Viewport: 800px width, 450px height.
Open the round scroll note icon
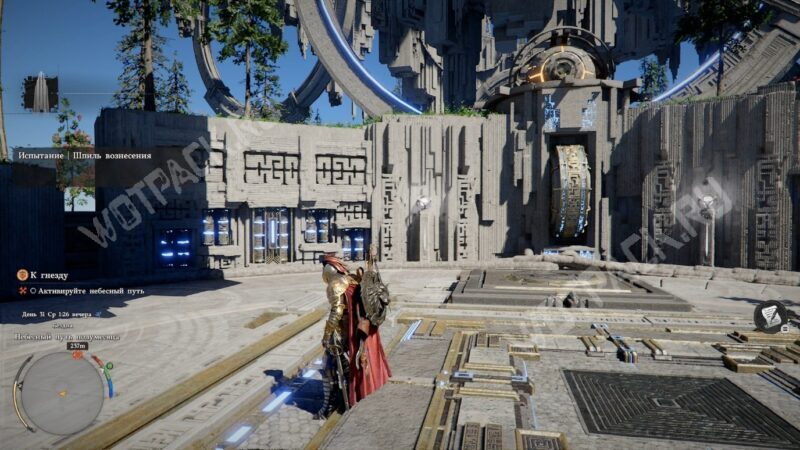(x=770, y=316)
